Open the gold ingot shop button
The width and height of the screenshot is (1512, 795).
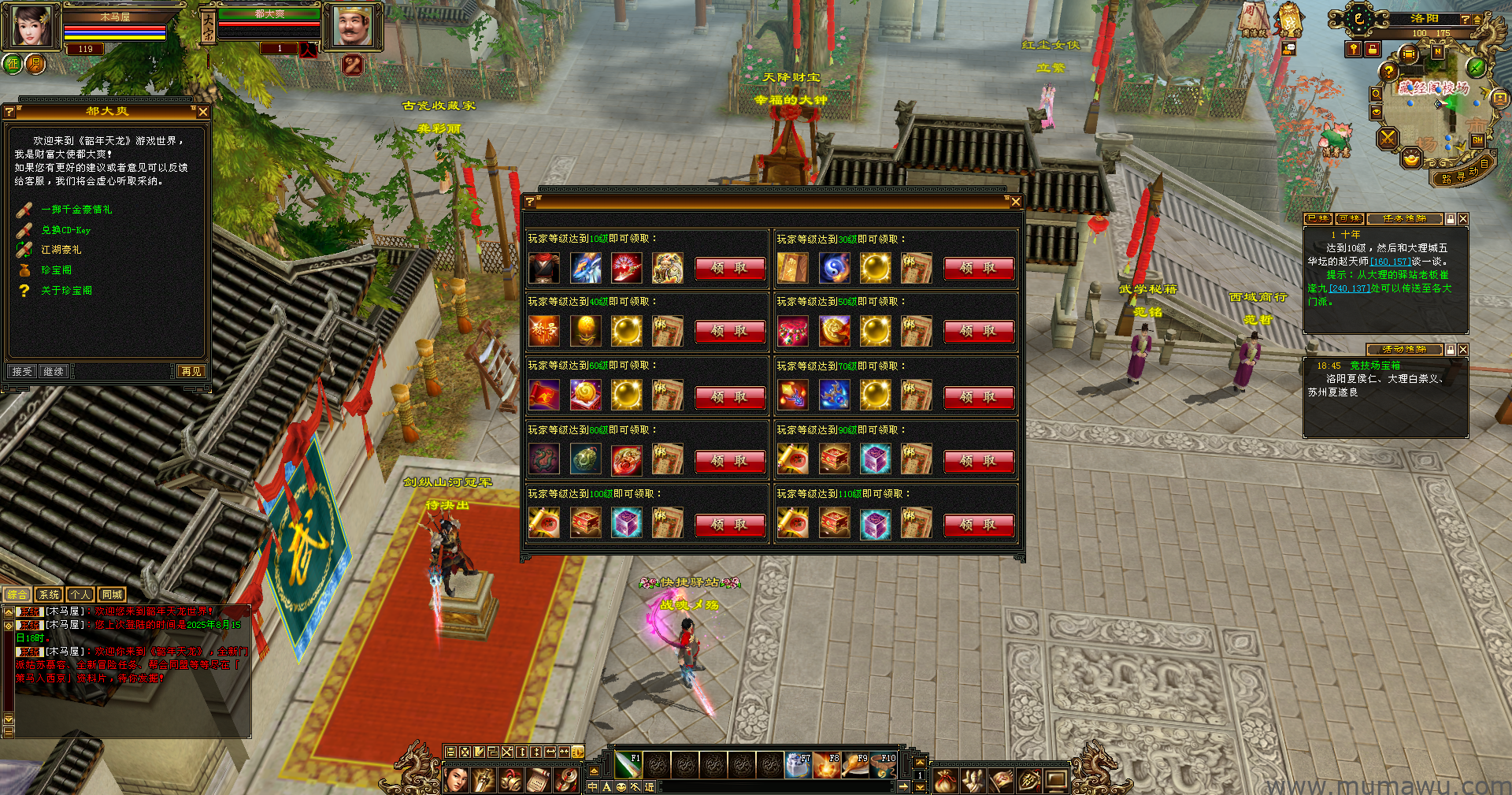pos(1411,160)
